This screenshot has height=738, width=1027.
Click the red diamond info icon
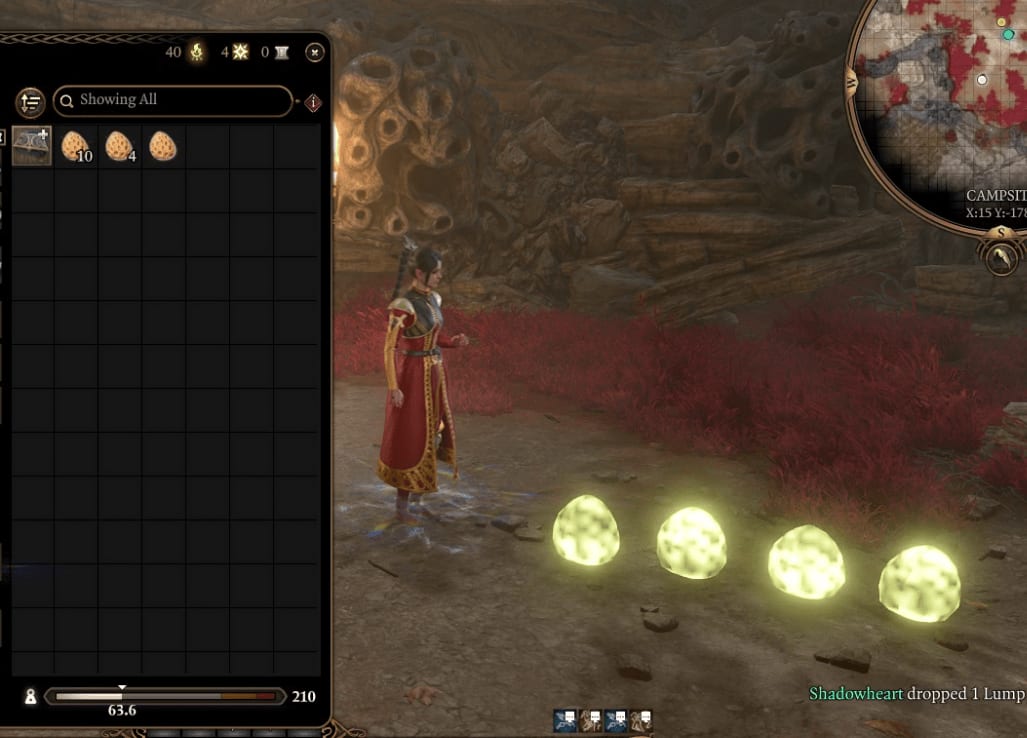pyautogui.click(x=313, y=102)
